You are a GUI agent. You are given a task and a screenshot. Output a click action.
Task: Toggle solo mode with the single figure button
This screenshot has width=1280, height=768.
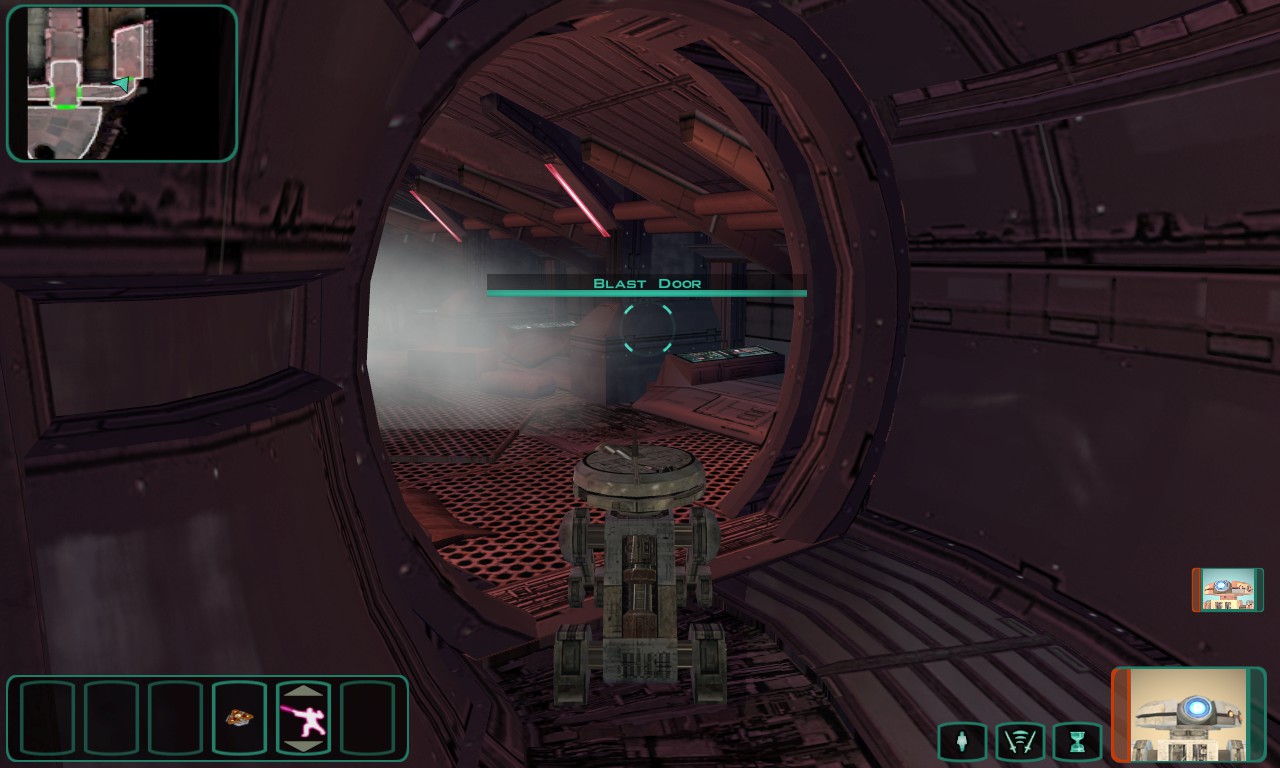coord(962,742)
